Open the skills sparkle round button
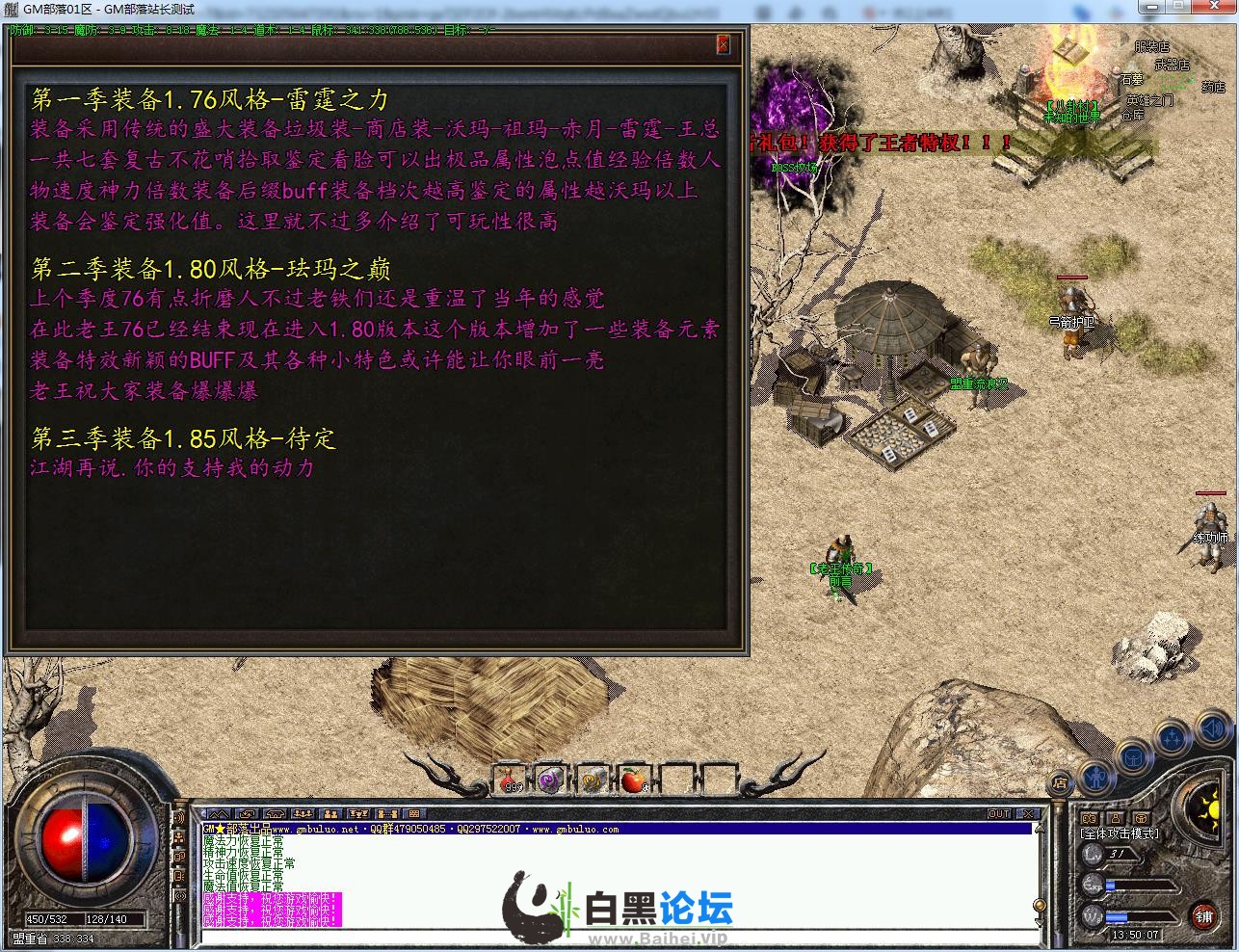 1173,739
